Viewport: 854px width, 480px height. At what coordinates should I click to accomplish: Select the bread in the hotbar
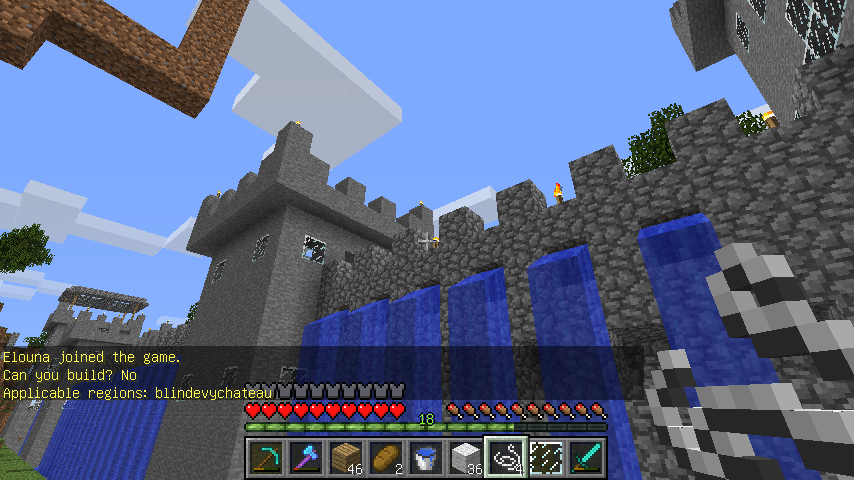point(386,458)
